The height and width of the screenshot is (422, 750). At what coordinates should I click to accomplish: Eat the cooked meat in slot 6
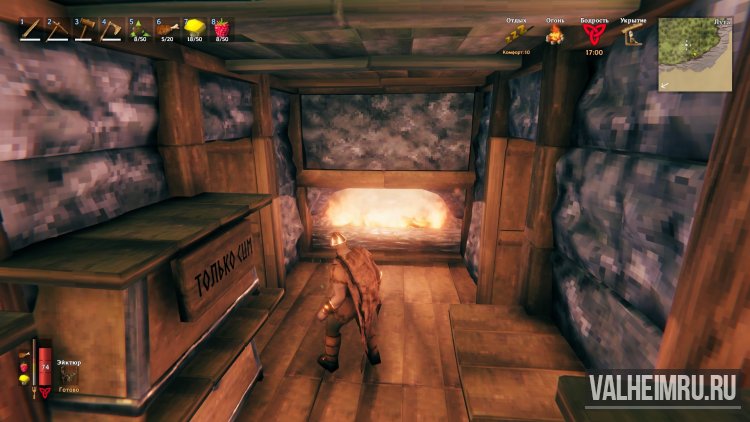[166, 29]
